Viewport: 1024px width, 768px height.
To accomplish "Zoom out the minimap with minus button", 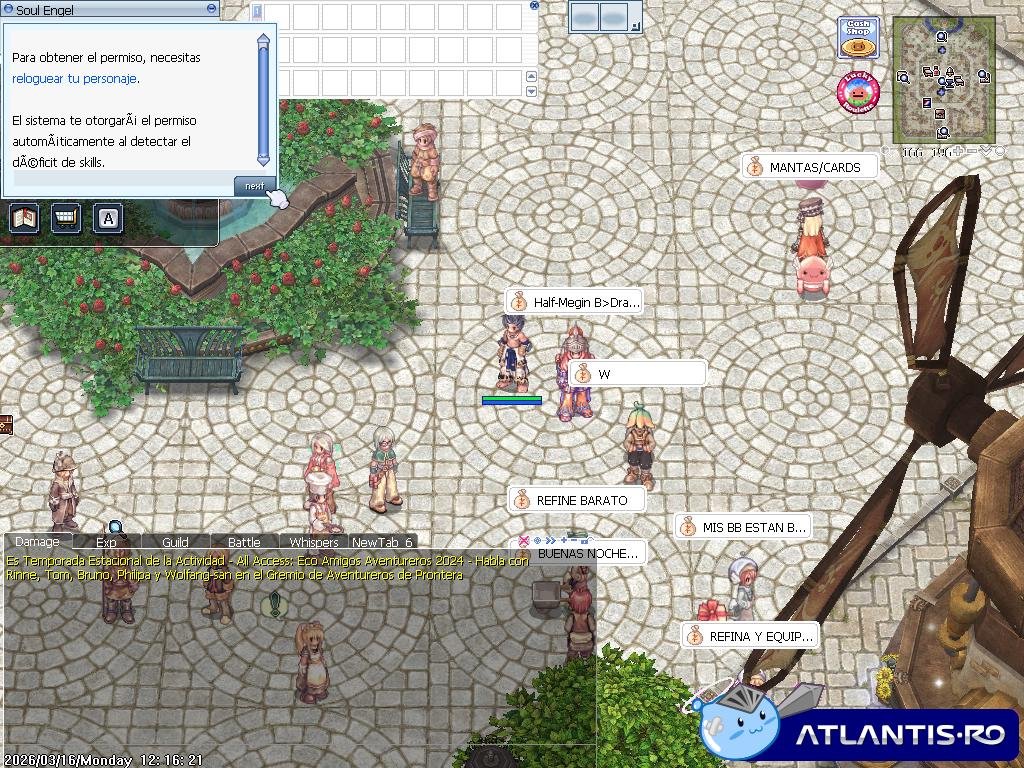I will tap(972, 152).
